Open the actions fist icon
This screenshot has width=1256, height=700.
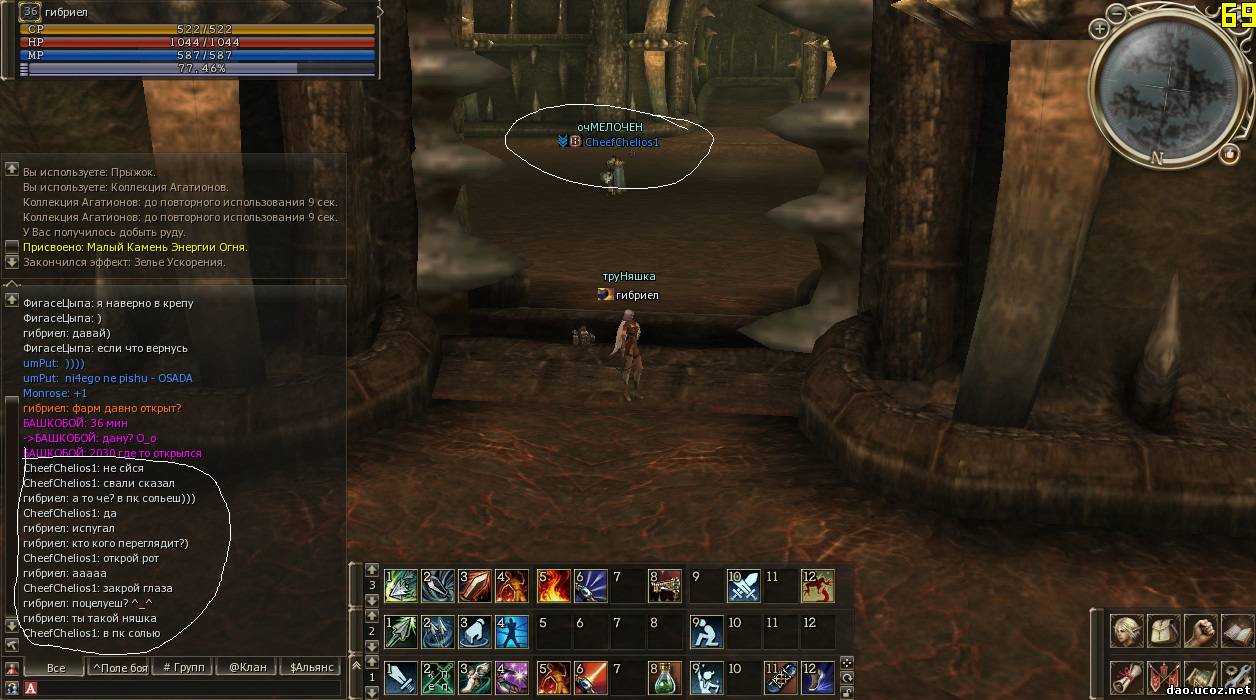point(1201,631)
